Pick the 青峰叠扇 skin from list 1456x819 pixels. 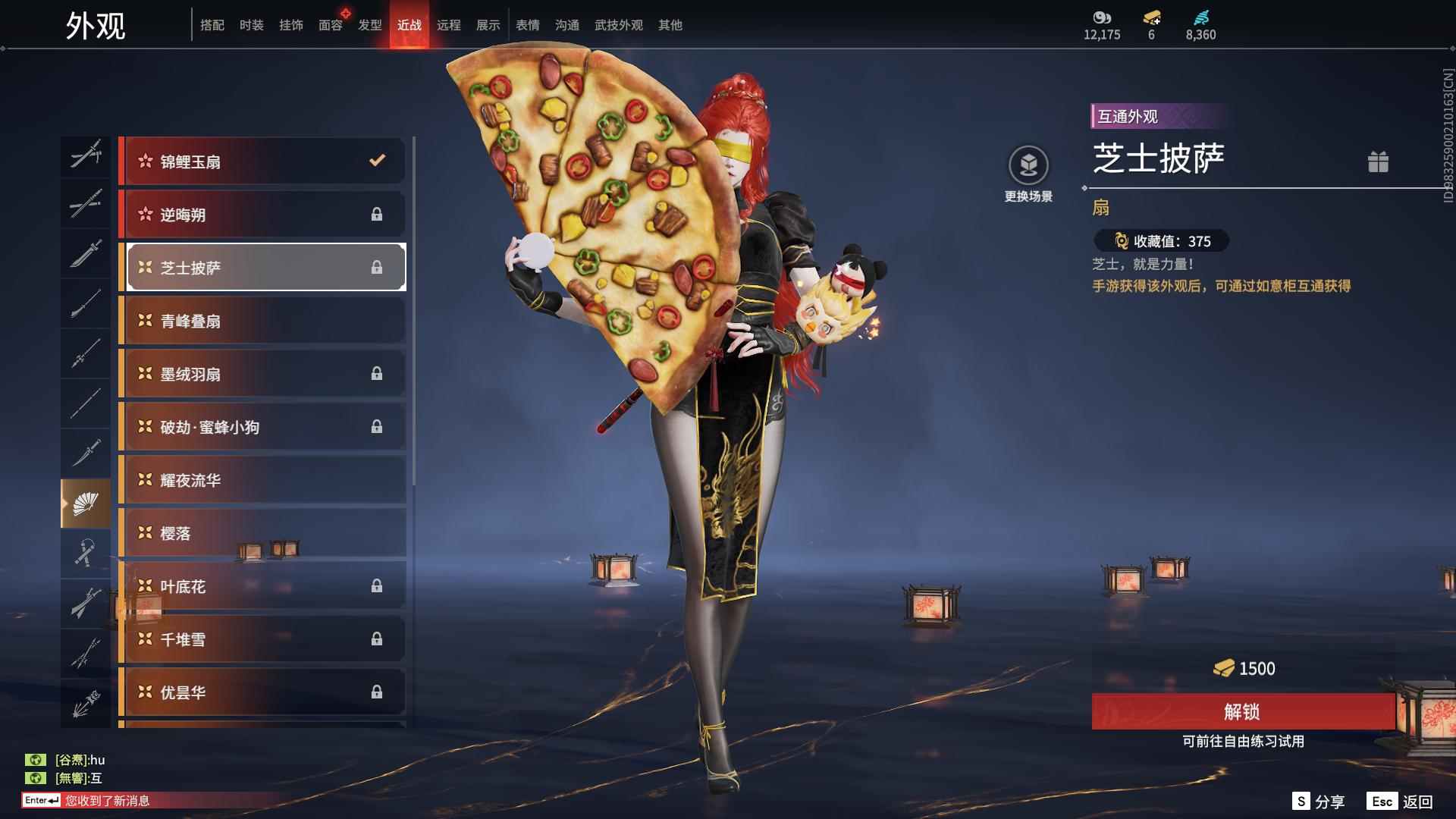click(x=262, y=321)
